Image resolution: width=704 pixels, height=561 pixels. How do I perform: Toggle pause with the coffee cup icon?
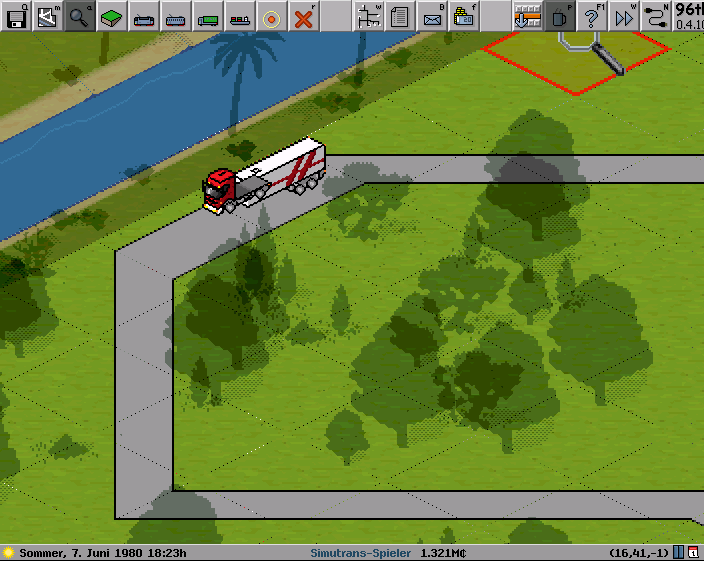560,16
